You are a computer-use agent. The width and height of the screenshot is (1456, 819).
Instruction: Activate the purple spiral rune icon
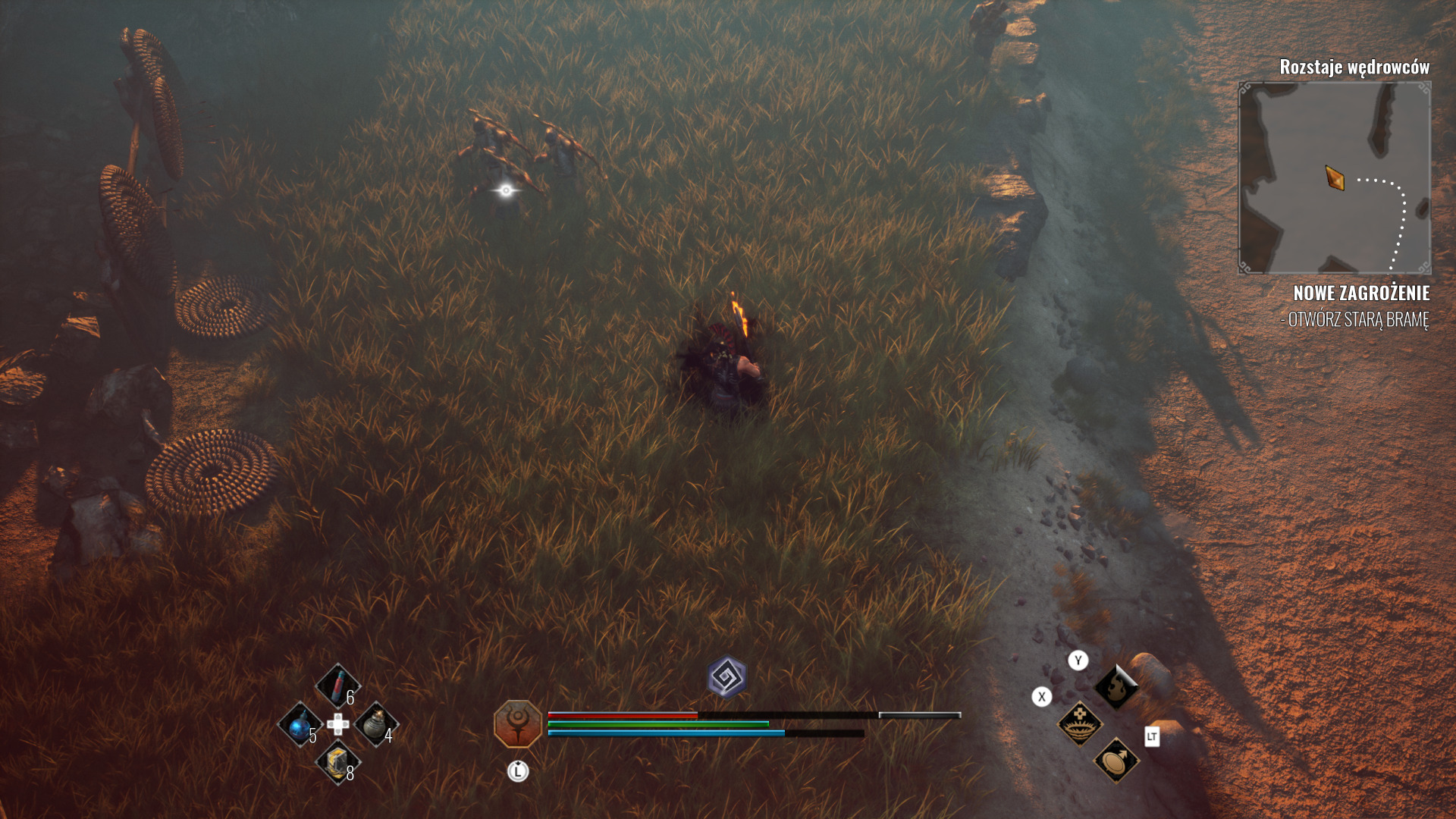point(727,676)
